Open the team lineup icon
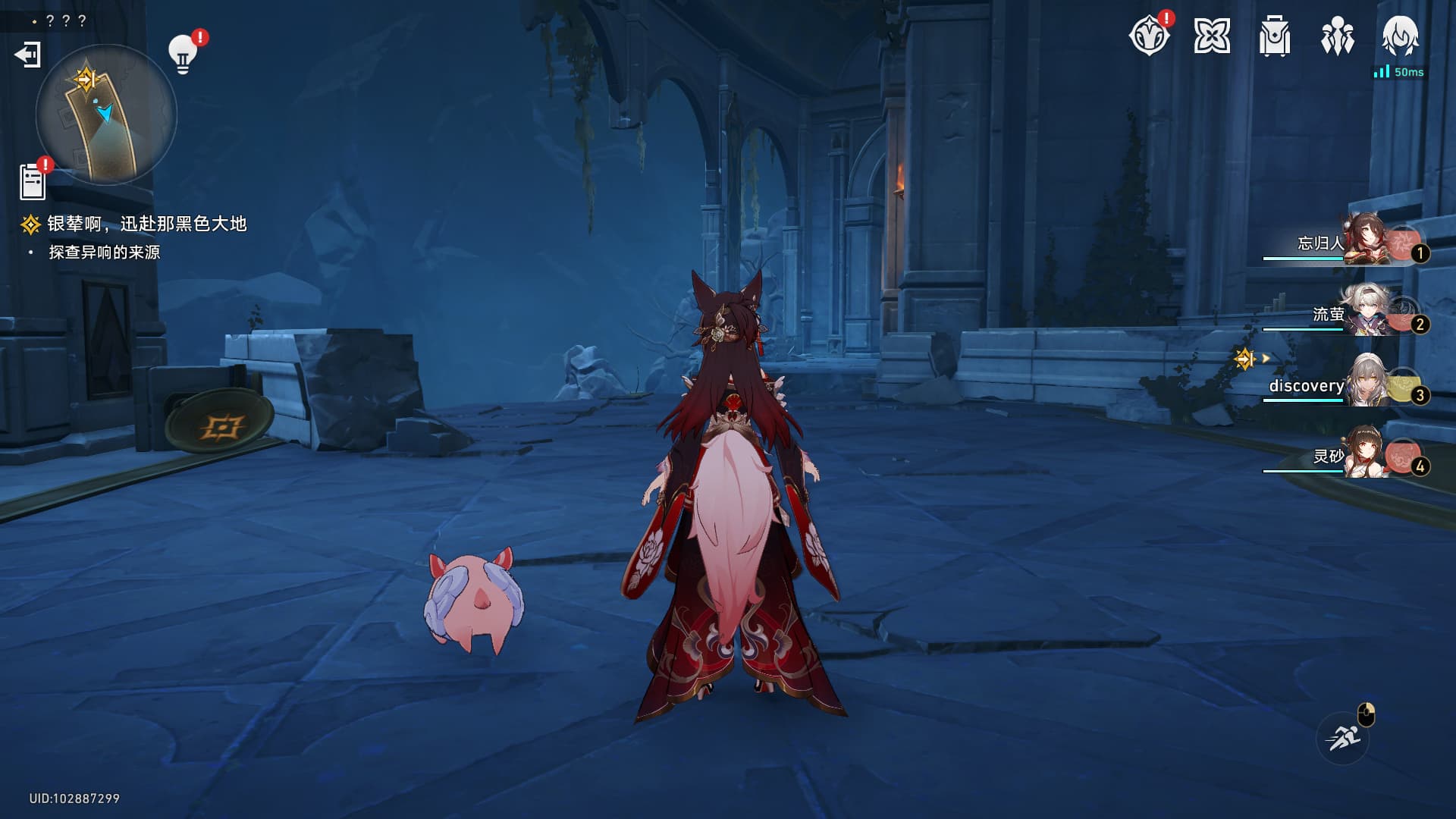This screenshot has height=819, width=1456. (x=1338, y=36)
